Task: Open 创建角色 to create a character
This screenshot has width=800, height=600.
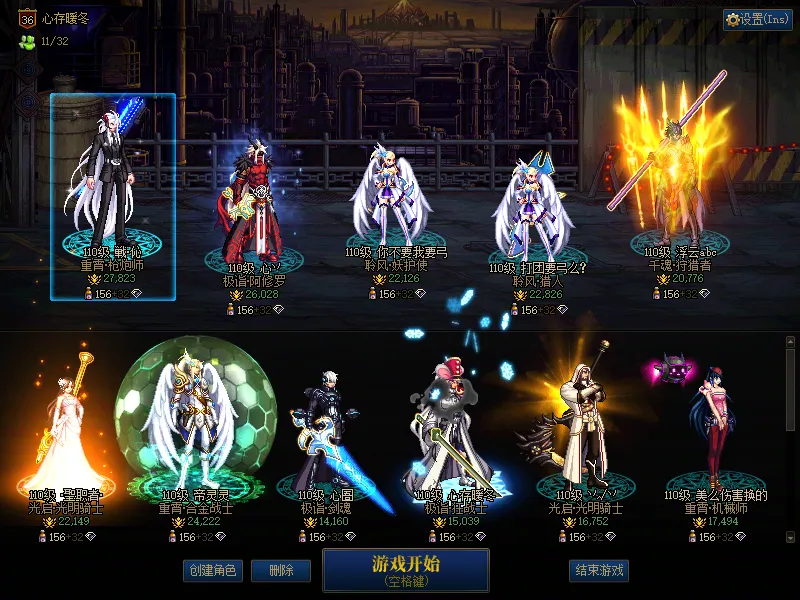Action: [x=213, y=570]
